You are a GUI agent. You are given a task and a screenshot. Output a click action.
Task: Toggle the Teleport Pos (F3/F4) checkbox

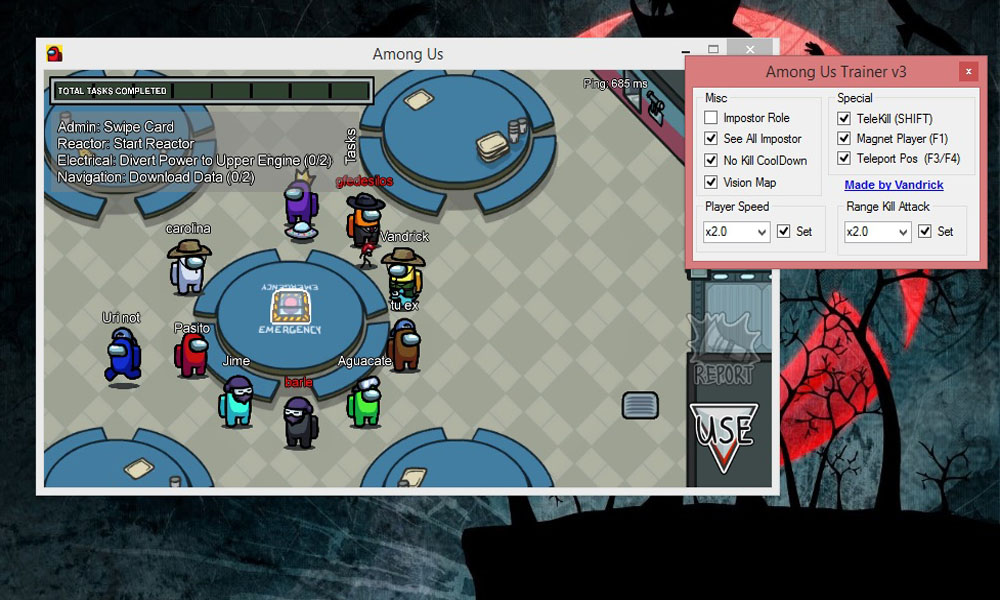[x=844, y=158]
